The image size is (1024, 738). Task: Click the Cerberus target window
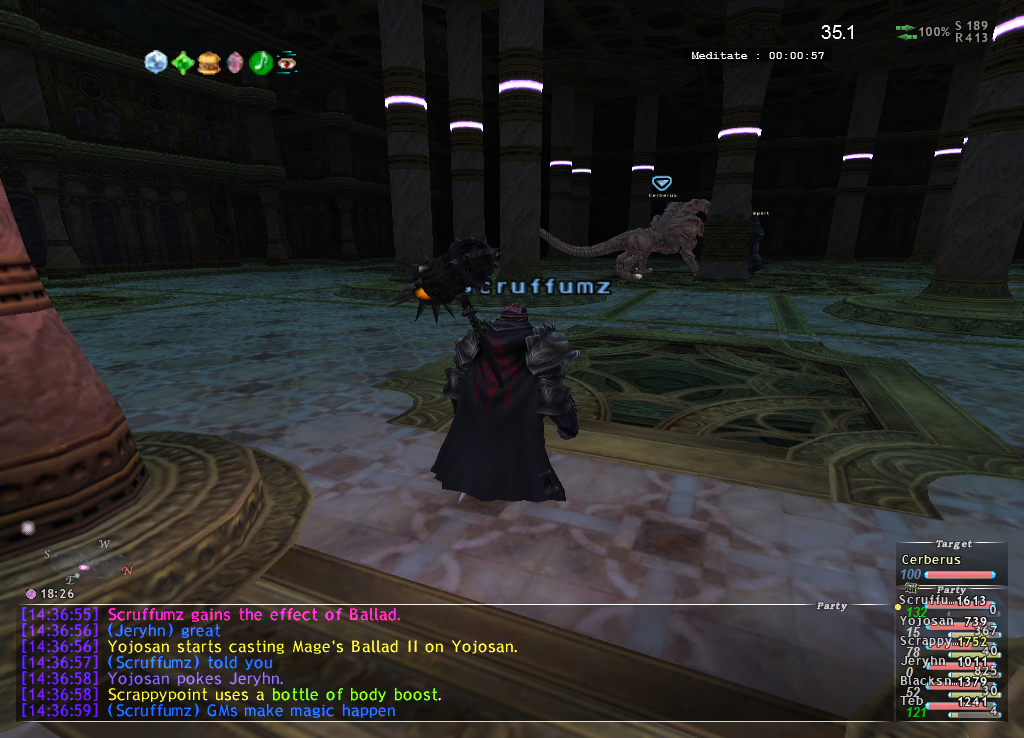pyautogui.click(x=950, y=567)
